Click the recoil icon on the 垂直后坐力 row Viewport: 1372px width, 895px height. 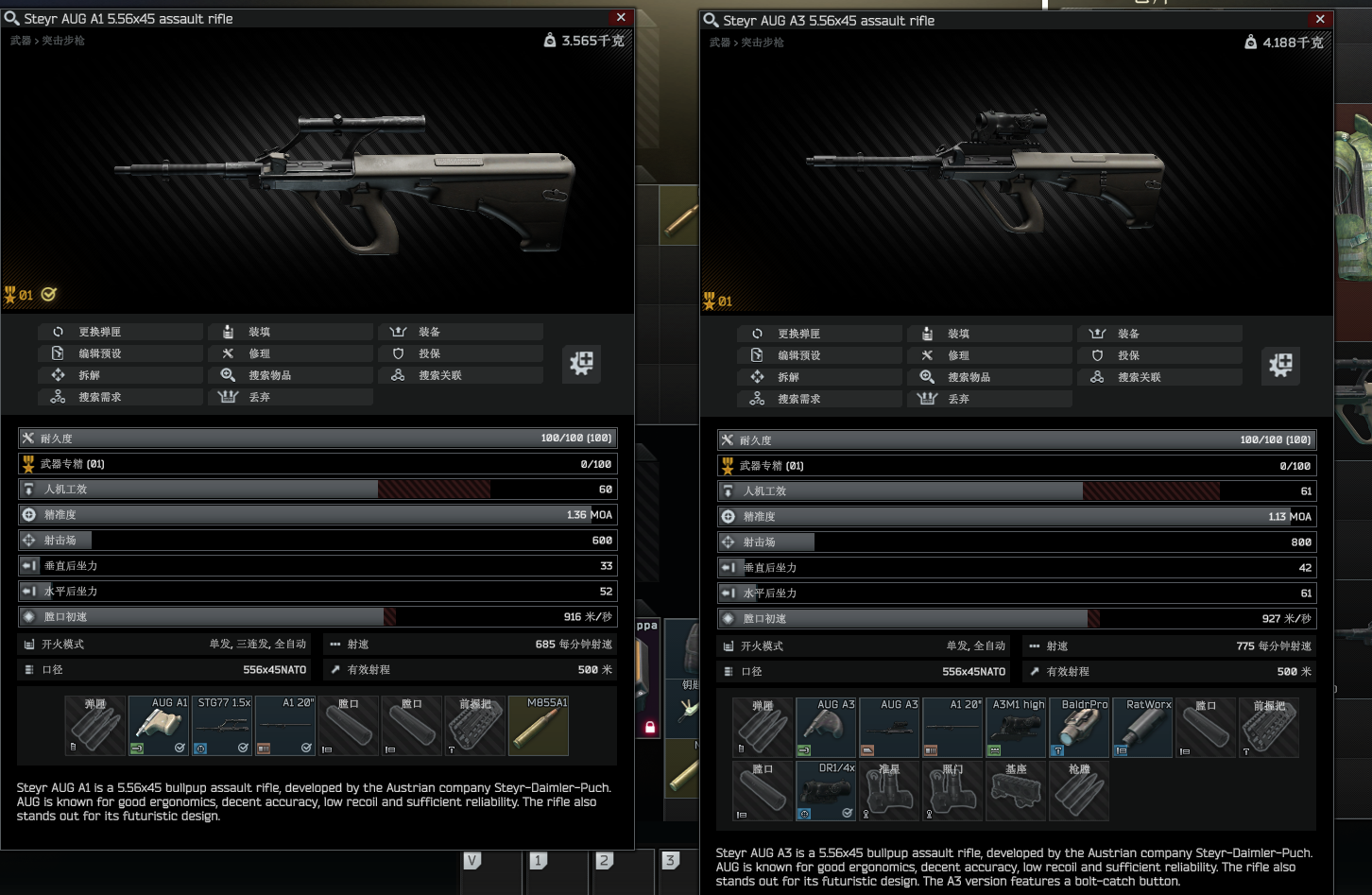[x=28, y=565]
